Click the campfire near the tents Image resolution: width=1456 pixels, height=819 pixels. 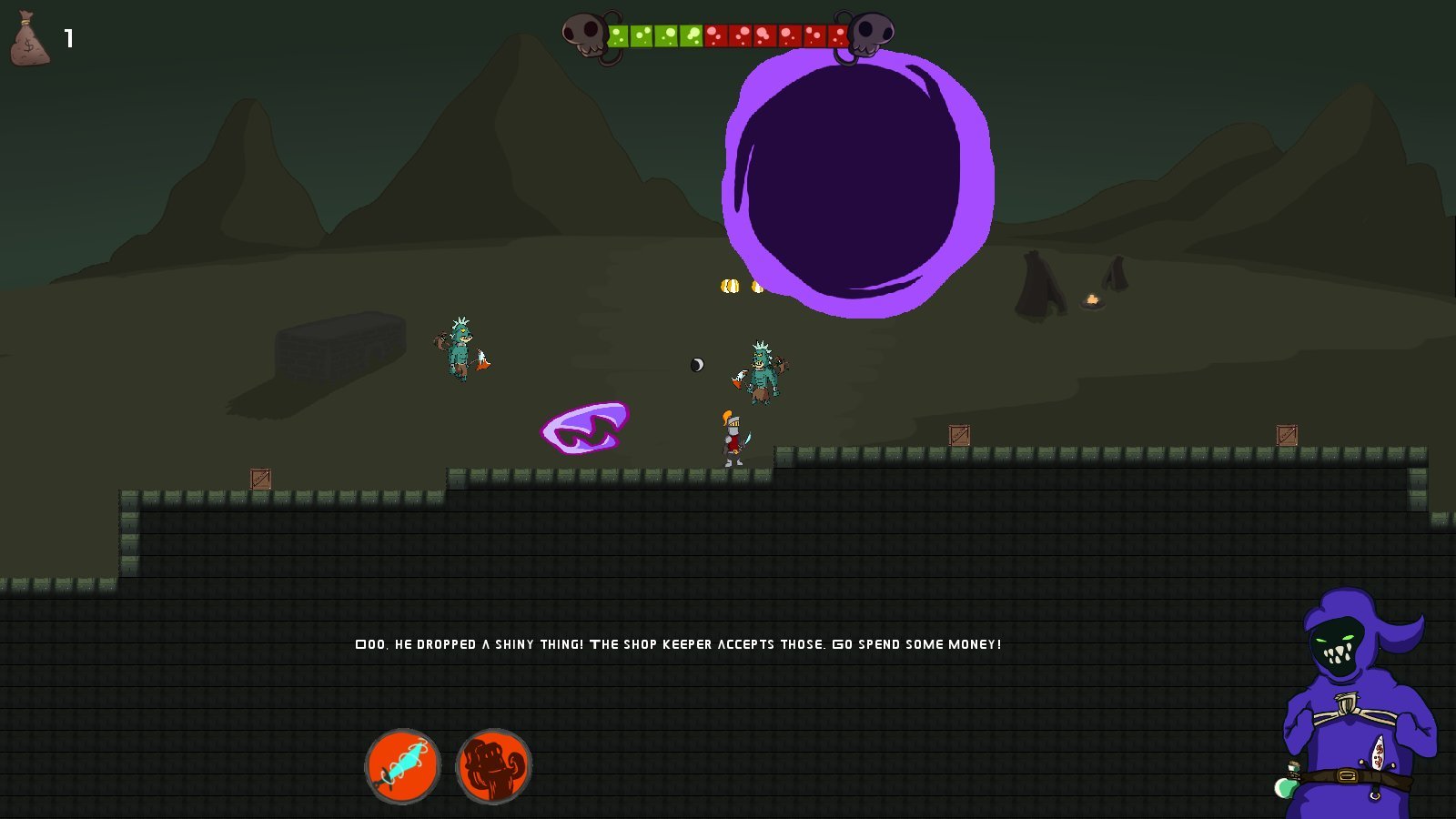click(x=1092, y=299)
